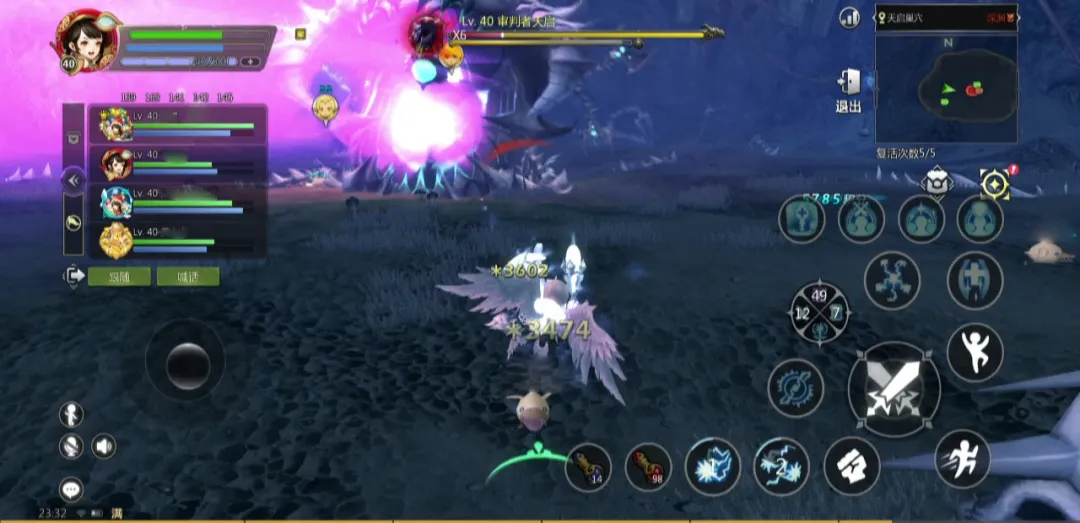Screen dimensions: 1080x523
Task: Toggle the speaker sound icon
Action: coord(104,446)
